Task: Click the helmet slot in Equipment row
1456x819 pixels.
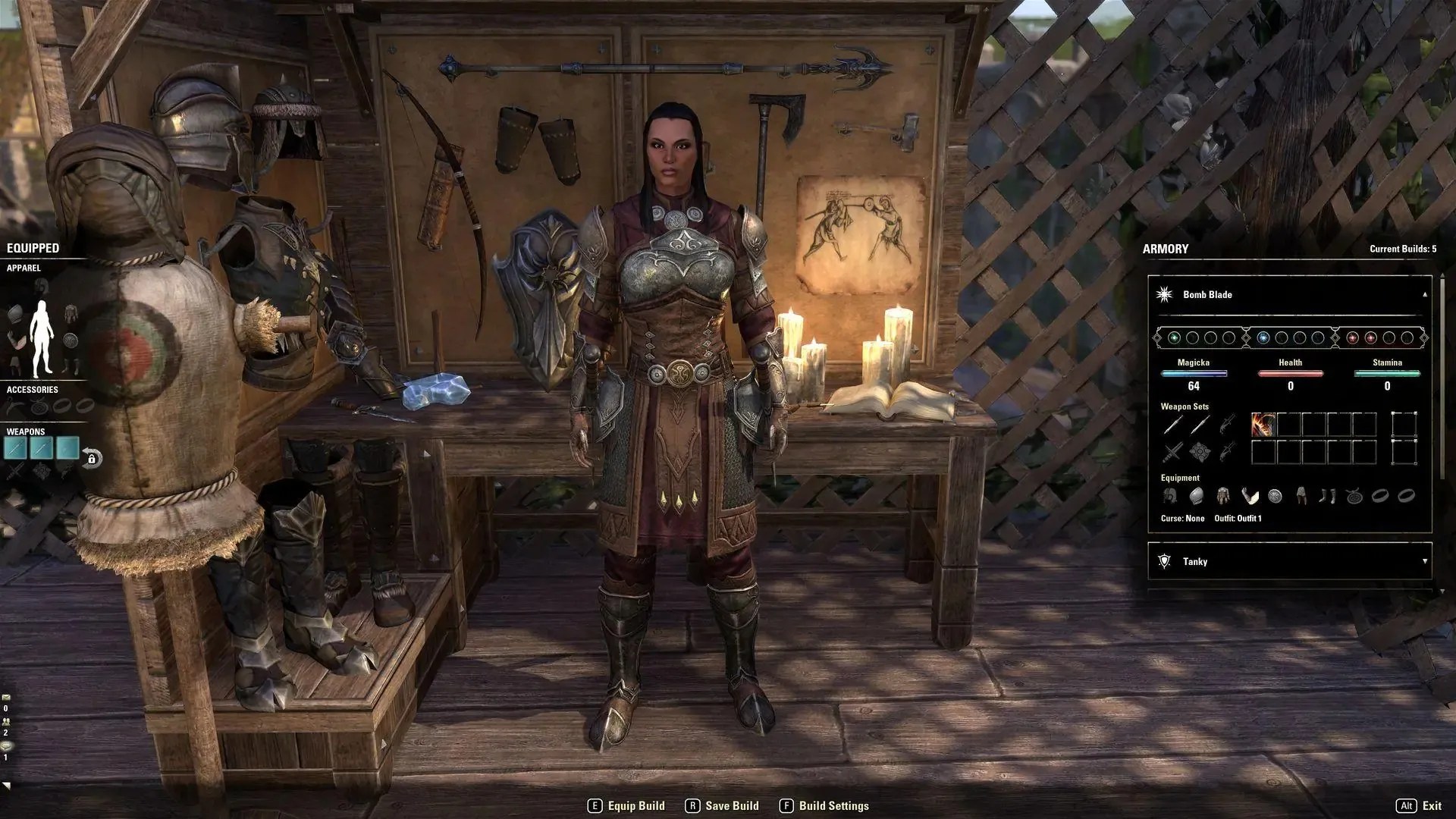Action: [x=1169, y=496]
